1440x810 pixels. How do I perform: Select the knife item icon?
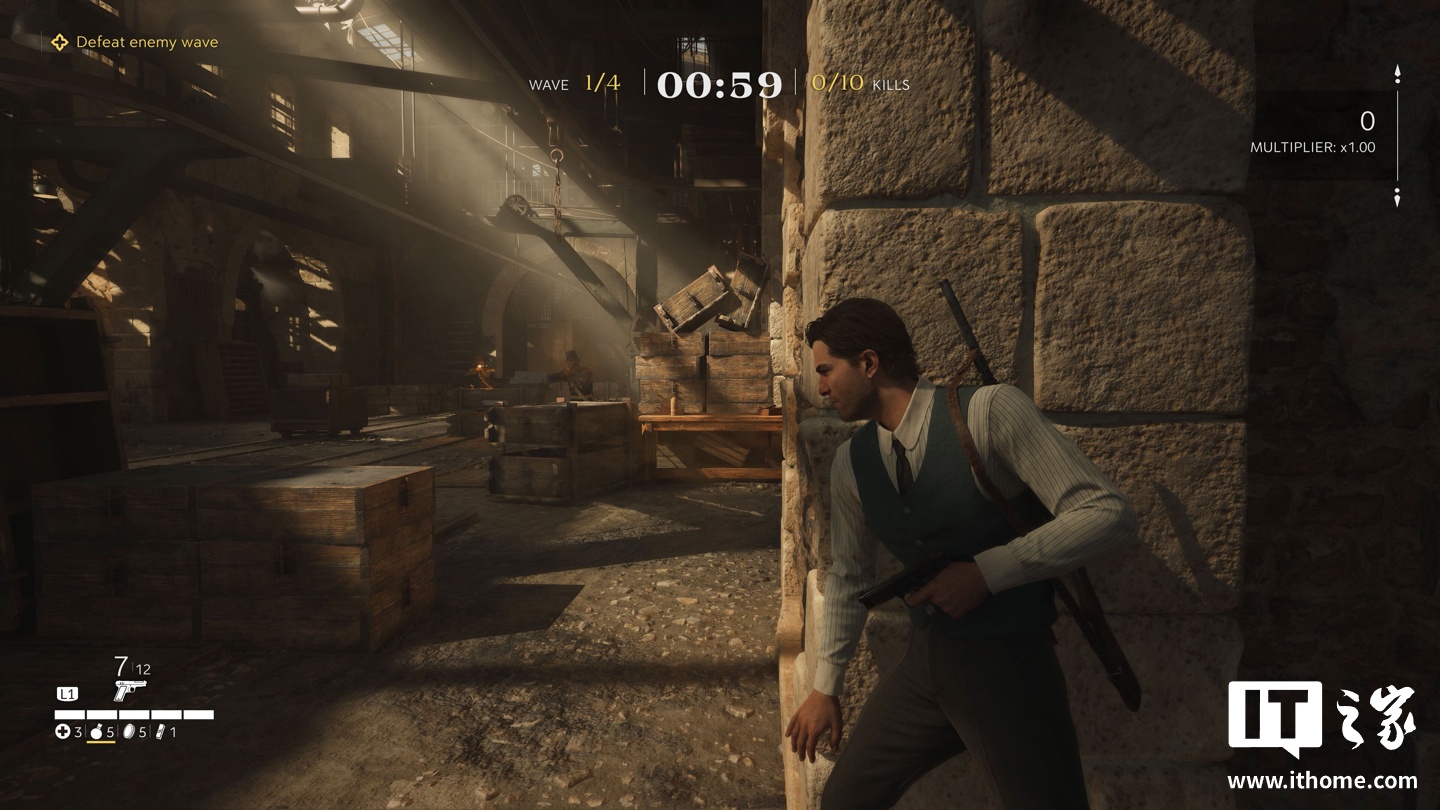point(160,732)
